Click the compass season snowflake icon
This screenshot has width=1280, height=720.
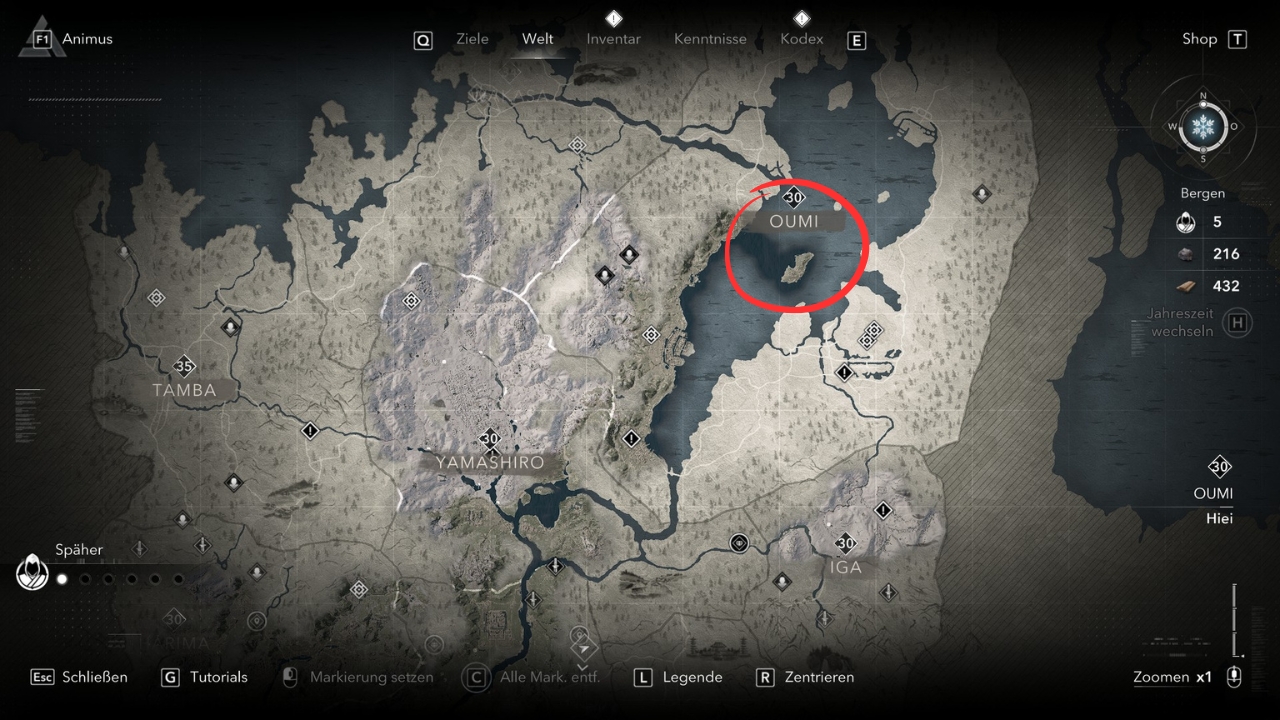1202,127
